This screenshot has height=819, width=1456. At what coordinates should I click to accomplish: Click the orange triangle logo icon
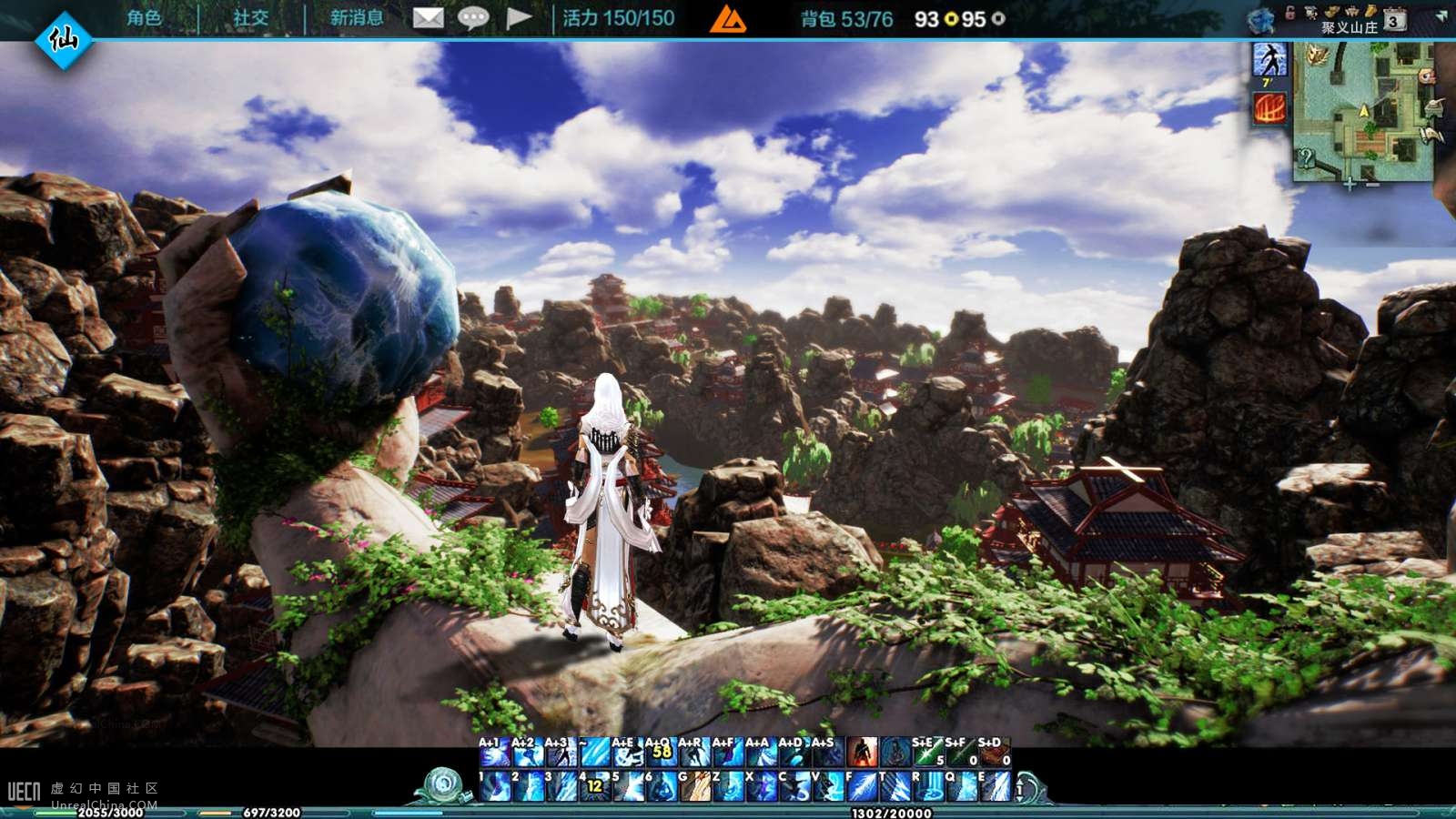point(727,19)
